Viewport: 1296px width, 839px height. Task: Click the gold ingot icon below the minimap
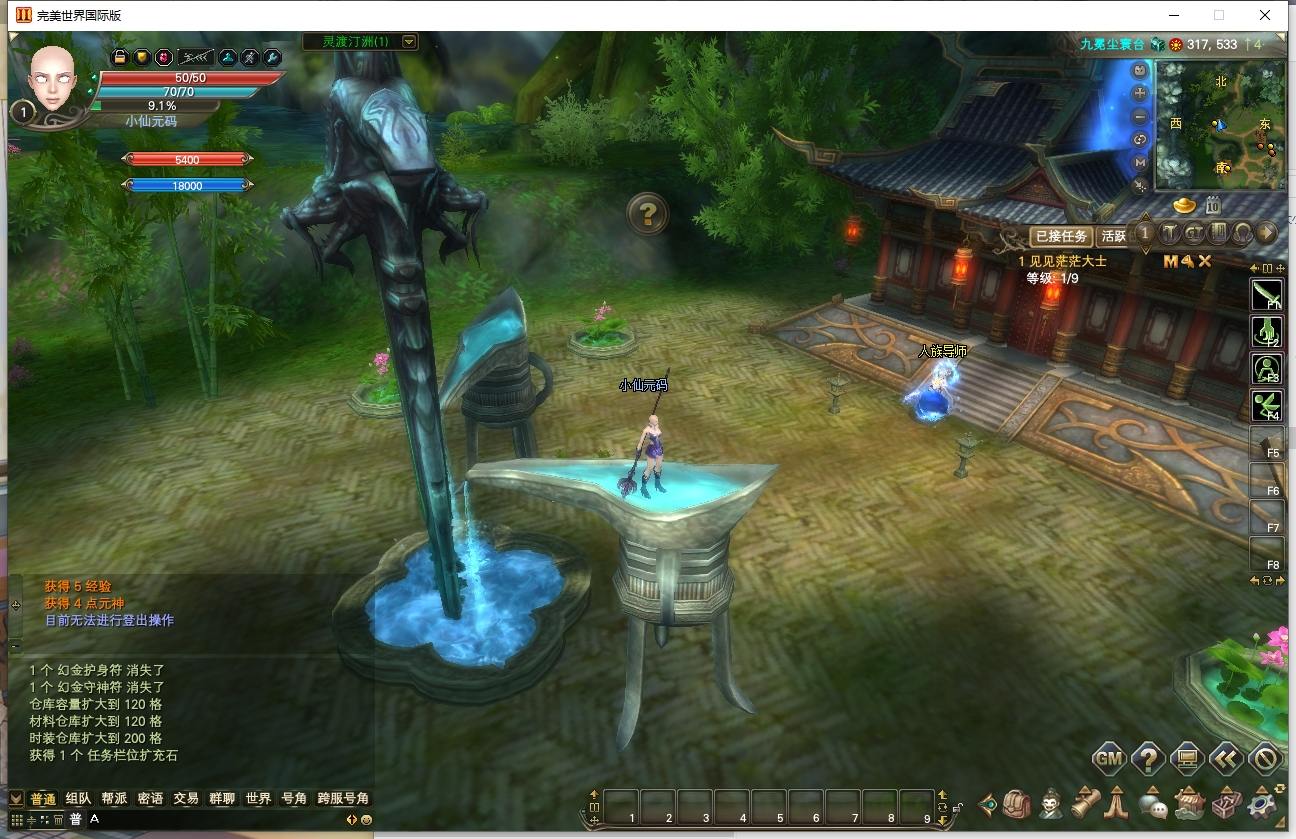point(1184,204)
